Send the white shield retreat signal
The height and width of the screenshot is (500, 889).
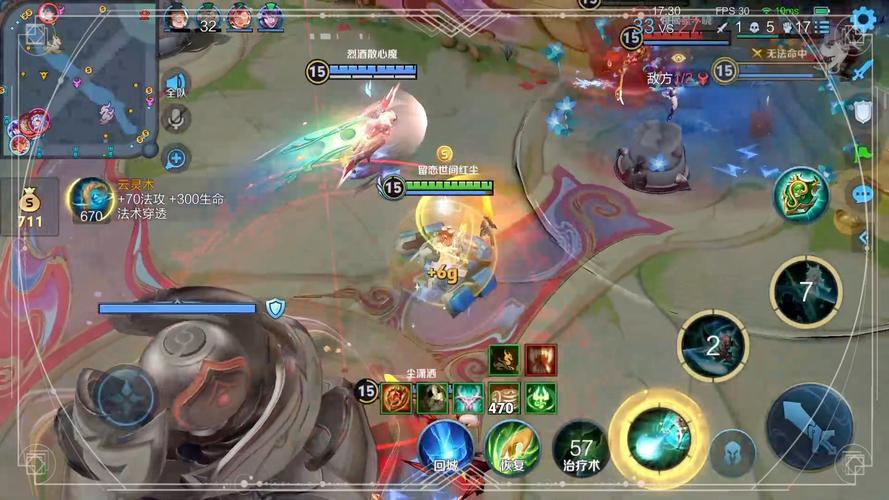tap(863, 111)
